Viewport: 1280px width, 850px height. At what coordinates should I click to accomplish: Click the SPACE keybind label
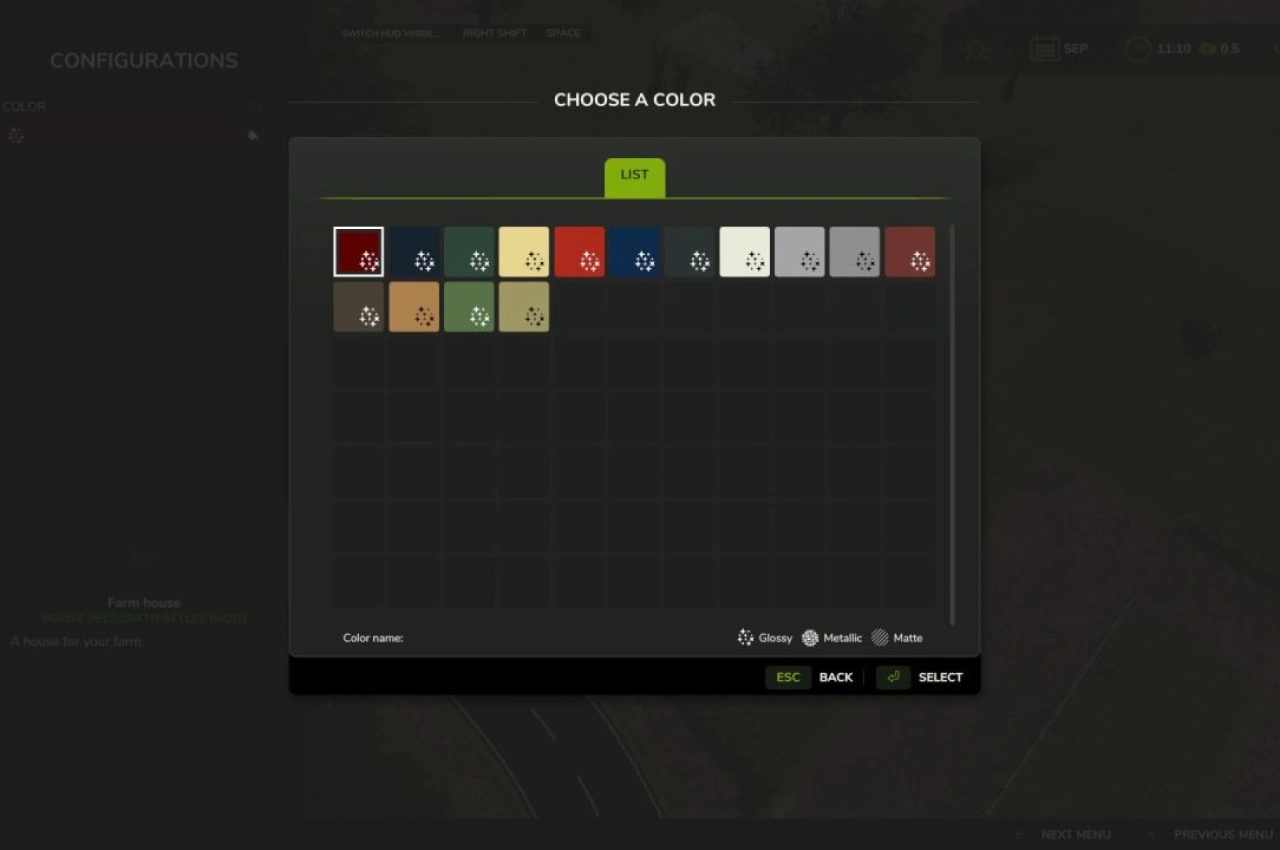tap(563, 32)
